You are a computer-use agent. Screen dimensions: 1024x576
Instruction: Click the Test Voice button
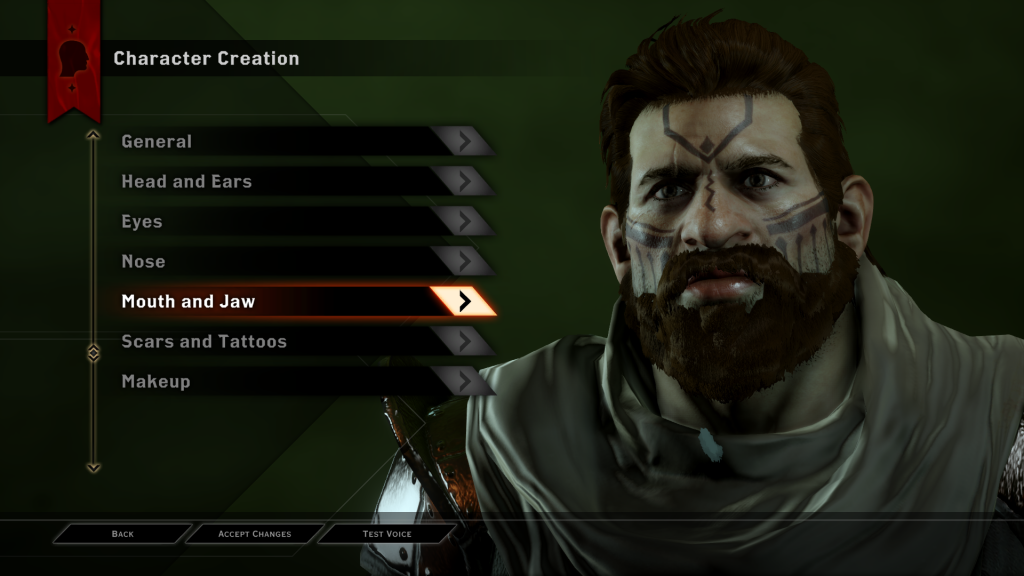tap(387, 534)
